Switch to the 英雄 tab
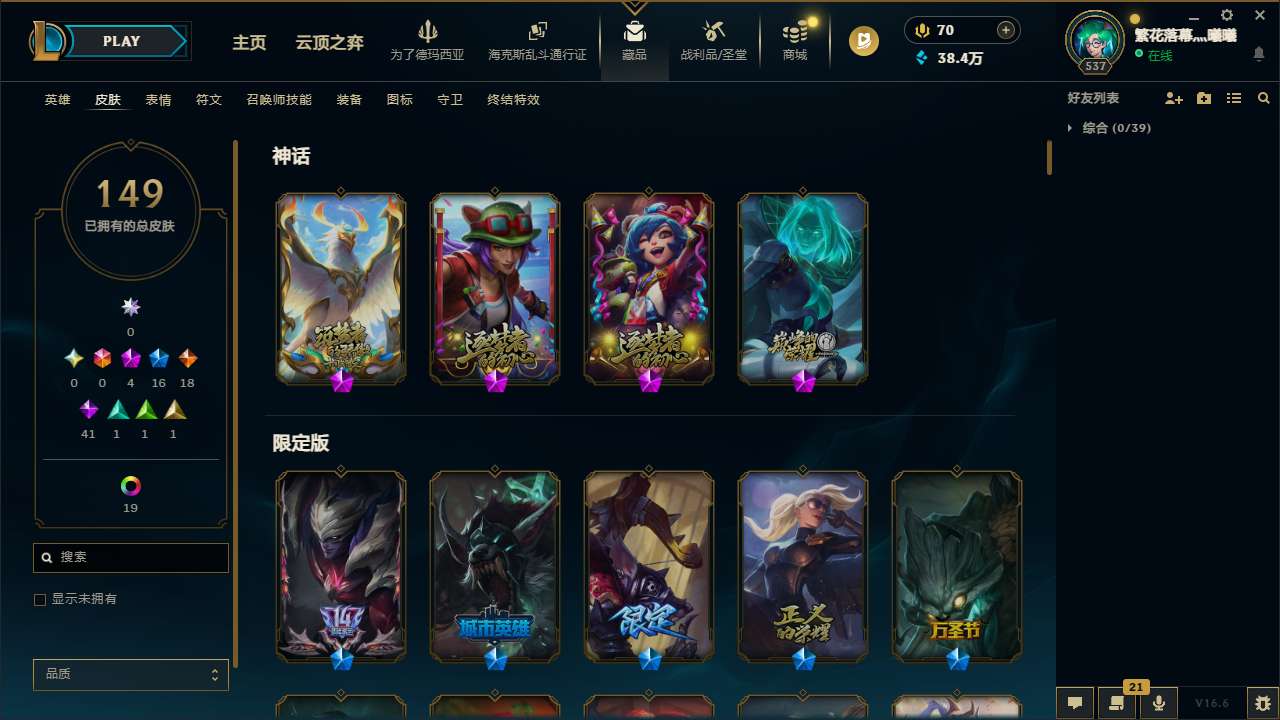The height and width of the screenshot is (720, 1280). (57, 100)
